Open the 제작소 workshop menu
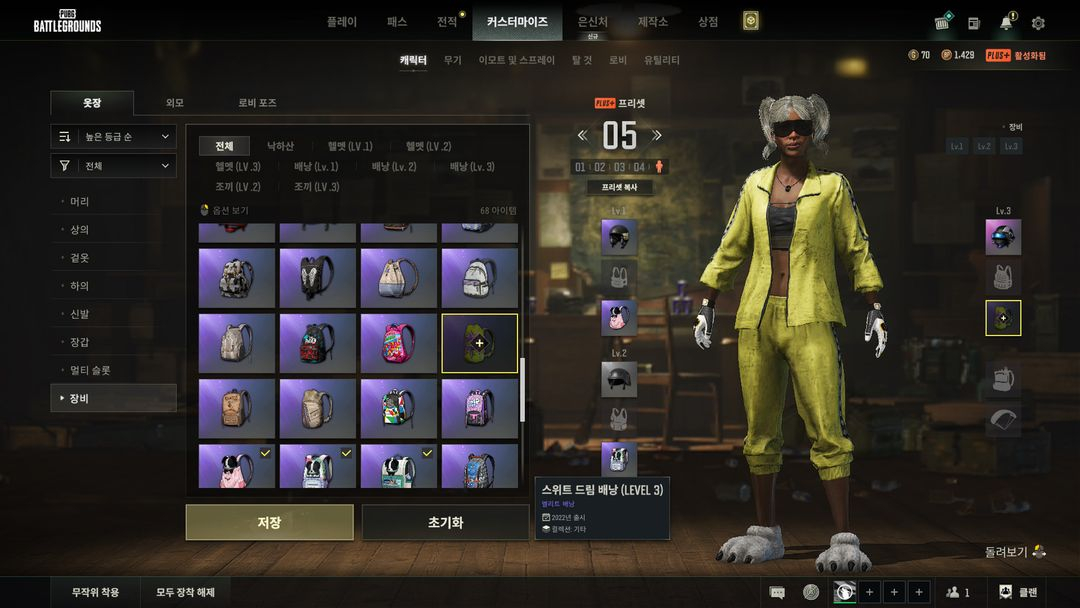The height and width of the screenshot is (608, 1080). [653, 21]
